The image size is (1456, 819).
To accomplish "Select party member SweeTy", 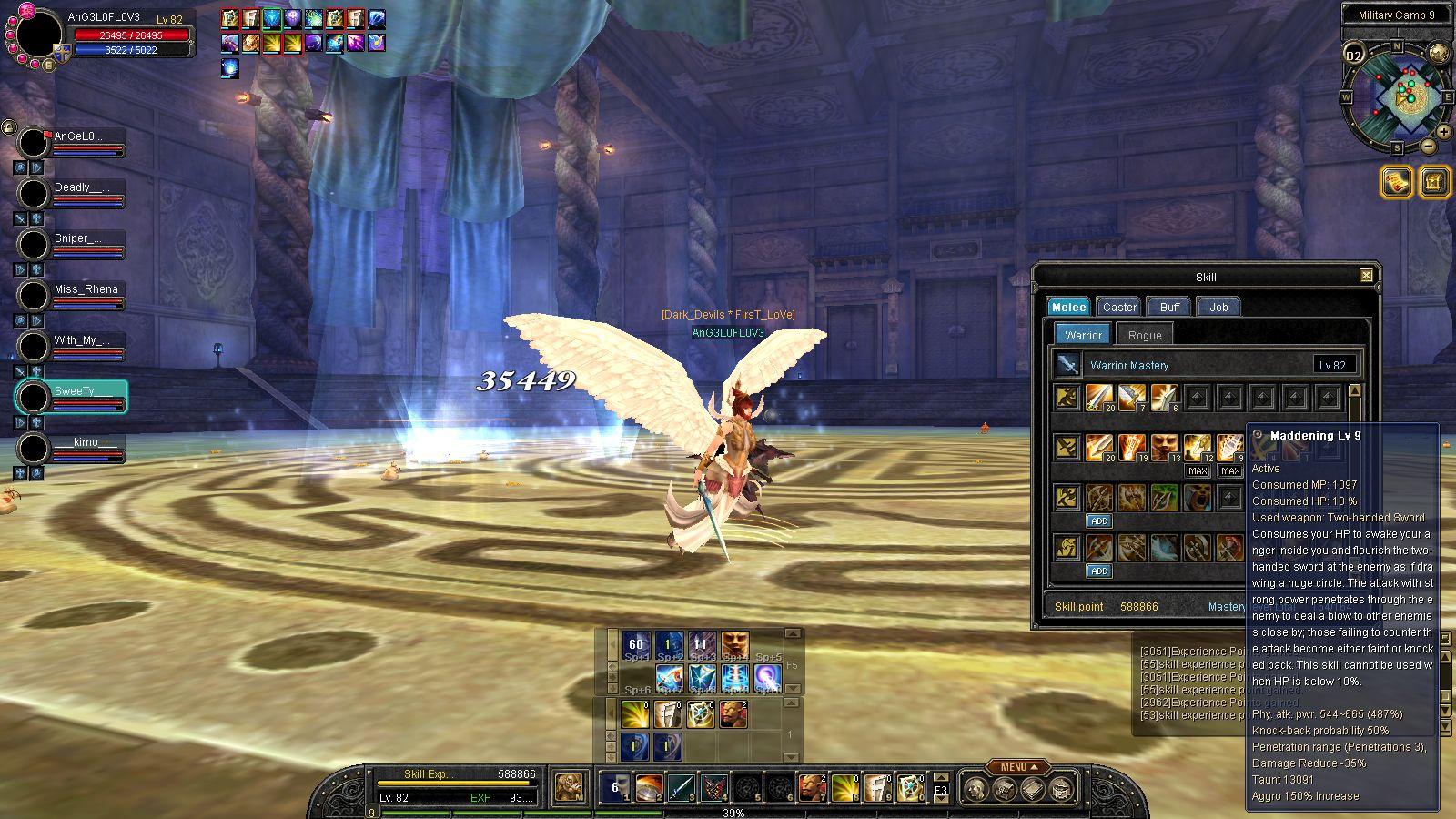I will (75, 391).
